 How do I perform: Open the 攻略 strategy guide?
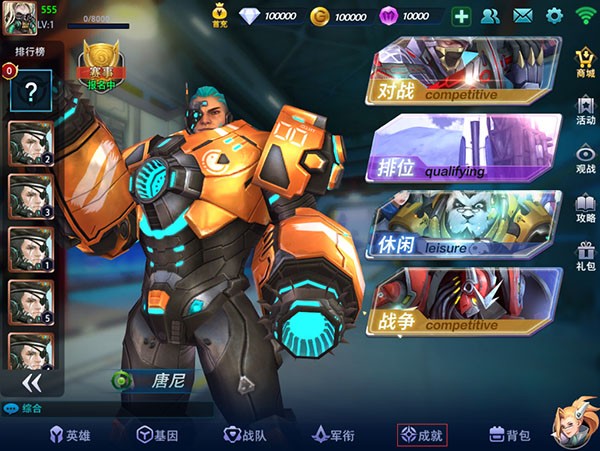point(585,208)
